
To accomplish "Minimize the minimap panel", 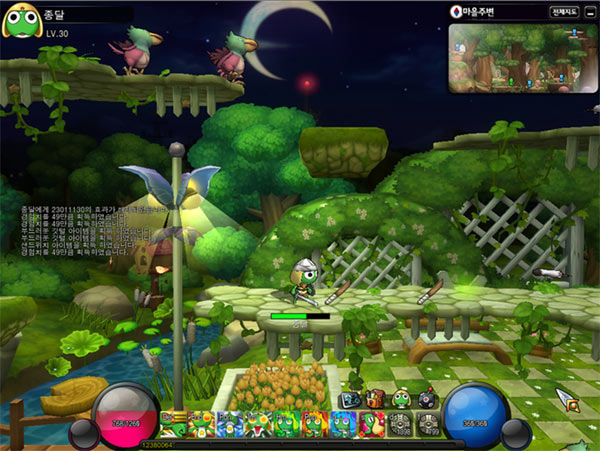I will coord(590,12).
